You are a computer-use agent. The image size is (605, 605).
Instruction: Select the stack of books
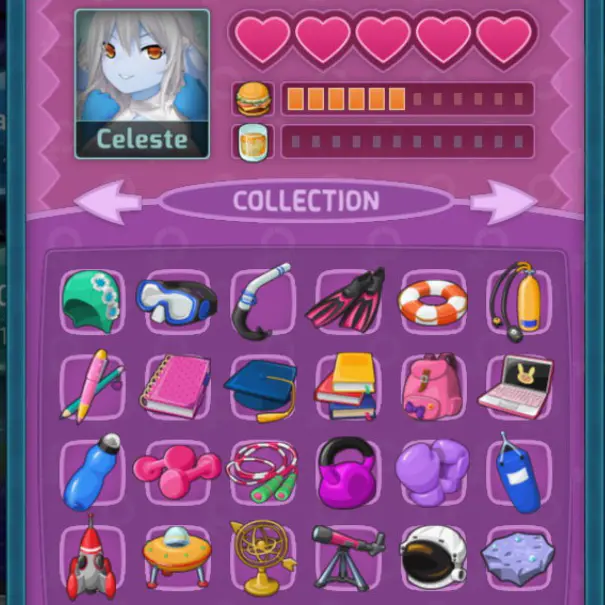346,386
